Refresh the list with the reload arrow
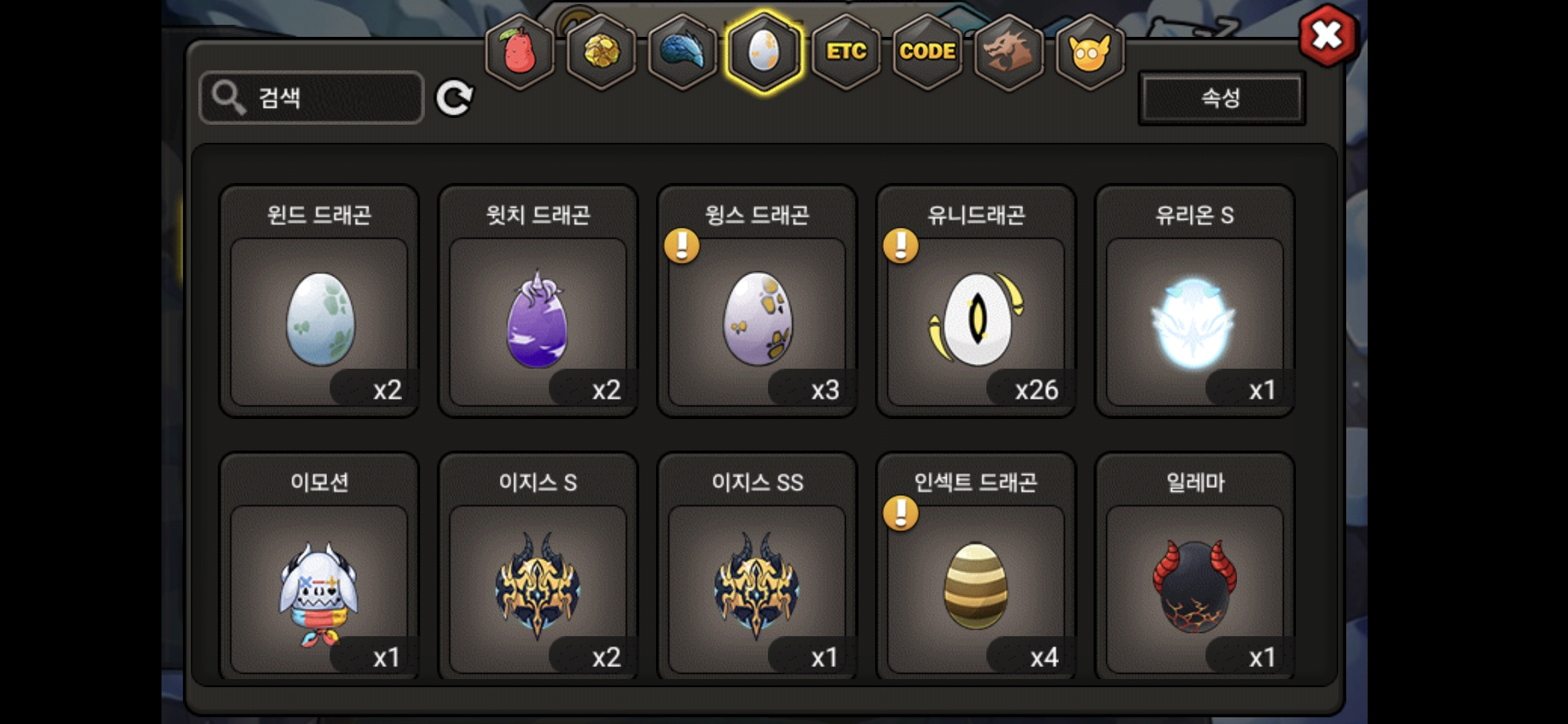Screen dimensions: 1568x724 [454, 99]
